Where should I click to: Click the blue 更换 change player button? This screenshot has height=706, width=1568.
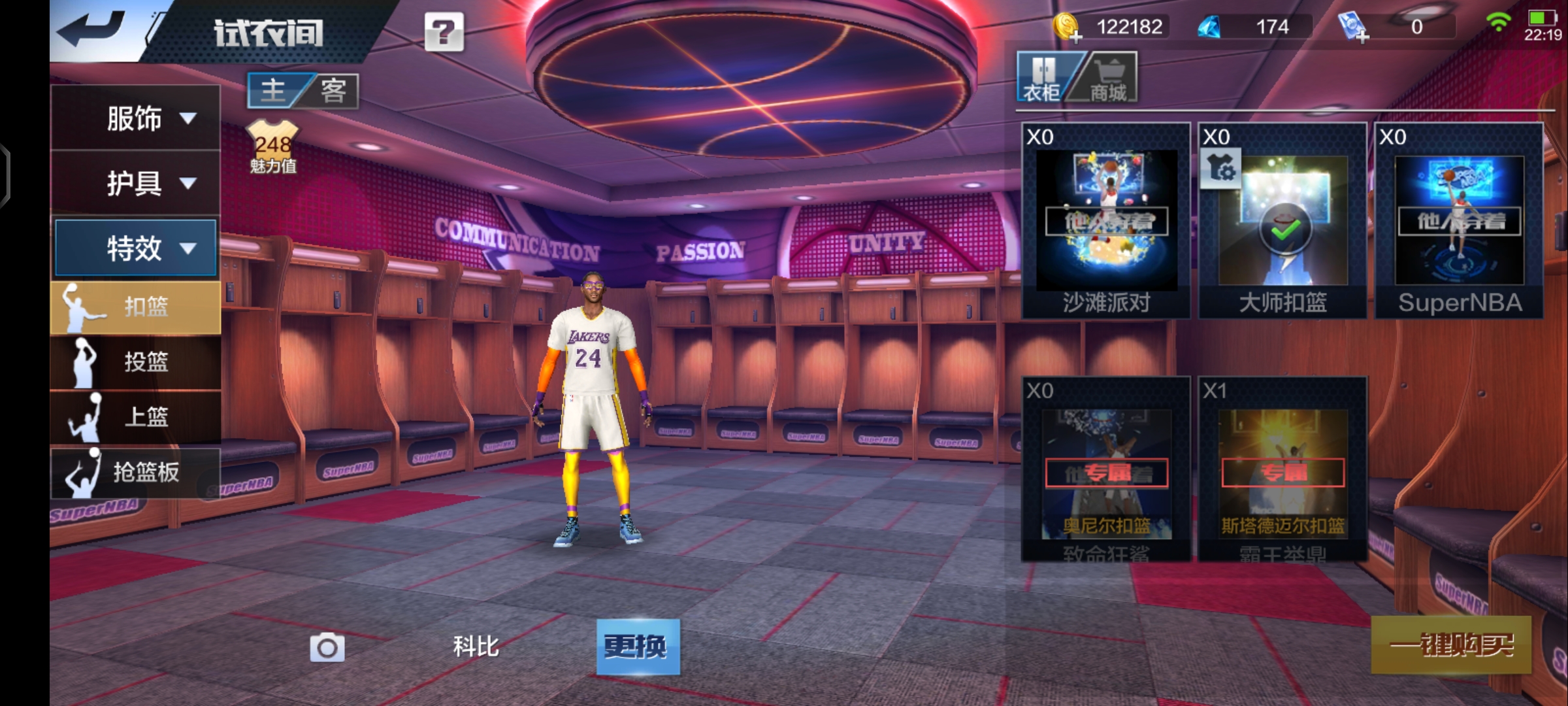pyautogui.click(x=638, y=647)
